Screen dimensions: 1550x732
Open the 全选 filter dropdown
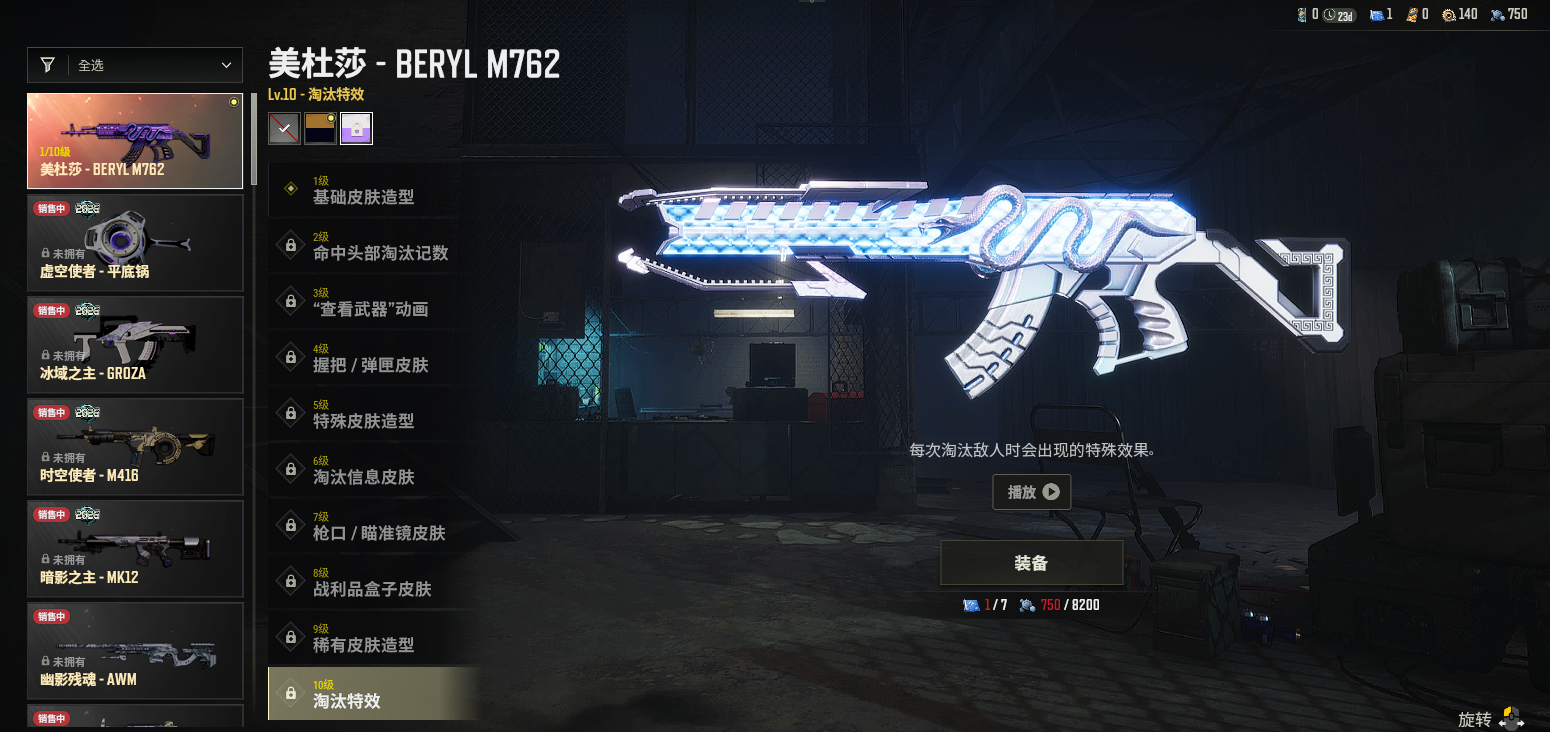pyautogui.click(x=134, y=65)
